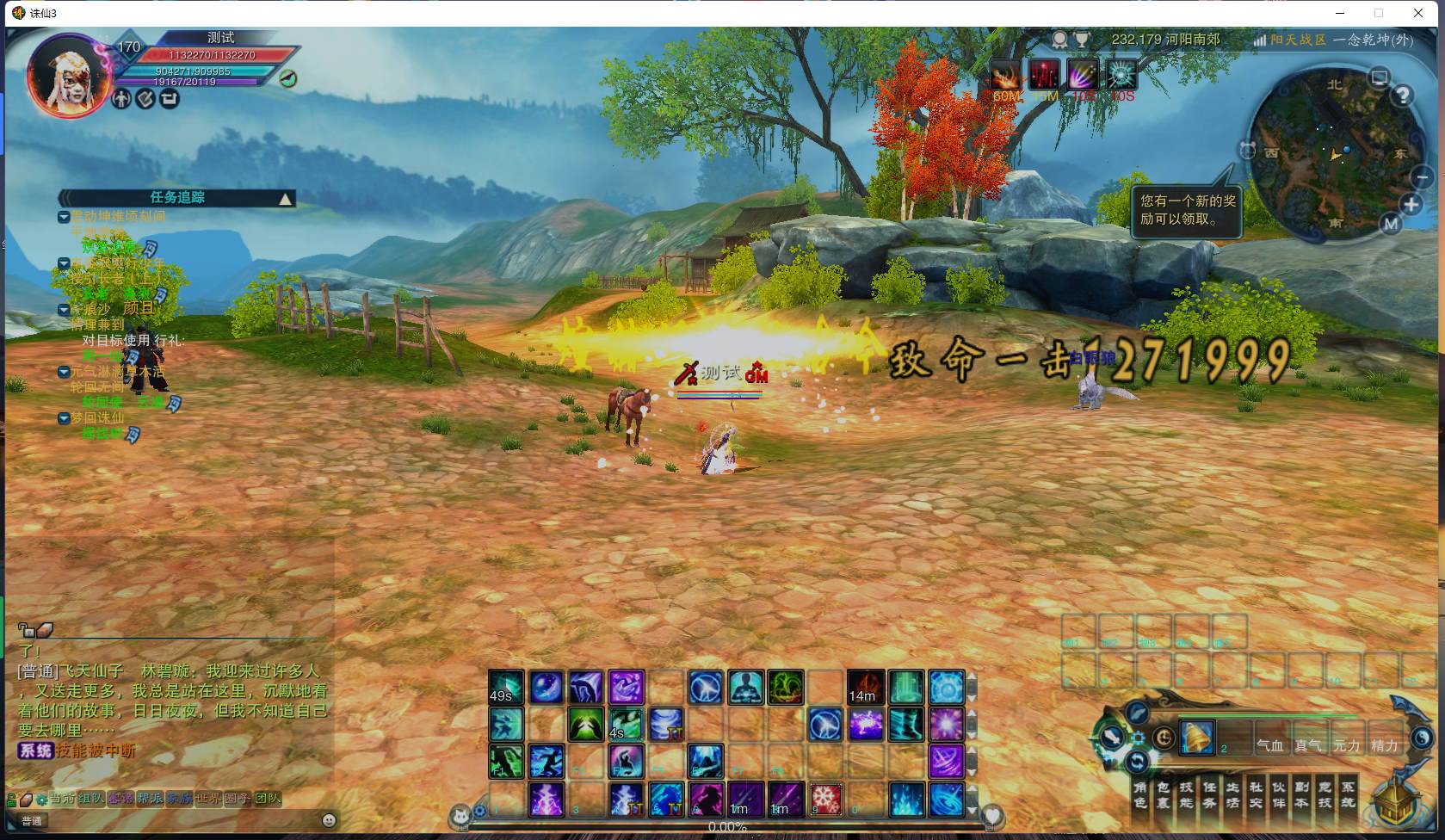Close the game window
The image size is (1445, 840).
tap(1418, 13)
